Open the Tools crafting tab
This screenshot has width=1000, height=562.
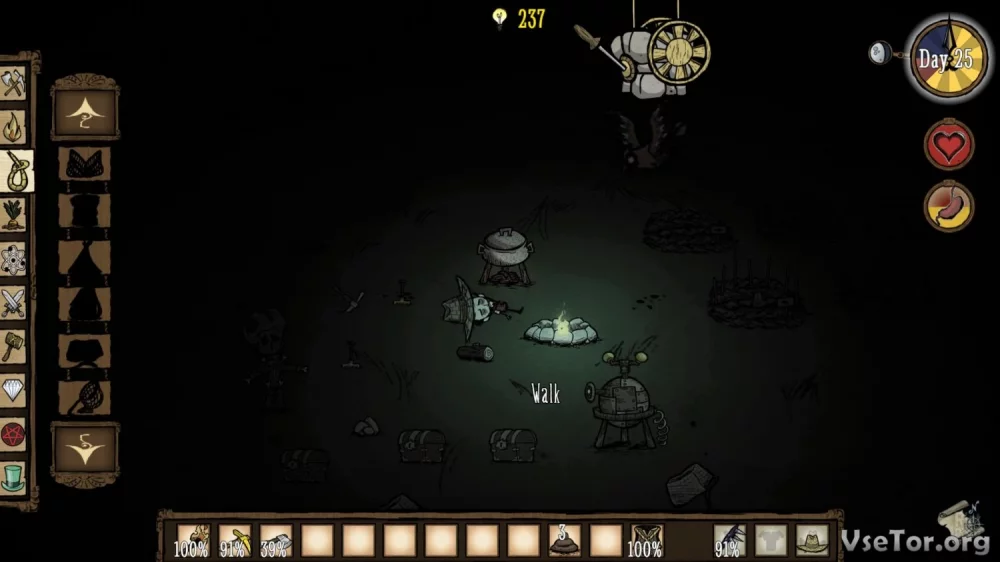(x=13, y=83)
